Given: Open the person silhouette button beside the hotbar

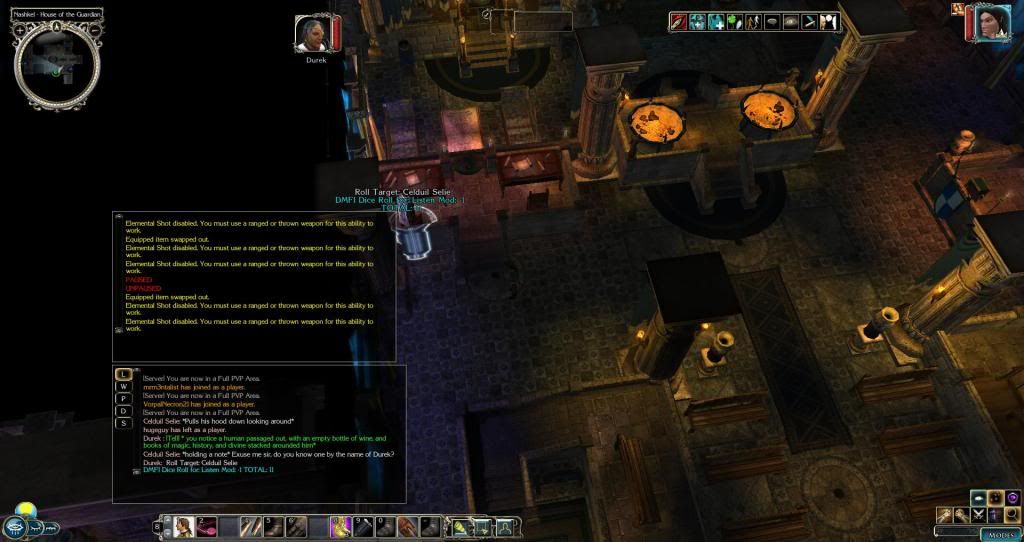Looking at the screenshot, I should point(506,526).
